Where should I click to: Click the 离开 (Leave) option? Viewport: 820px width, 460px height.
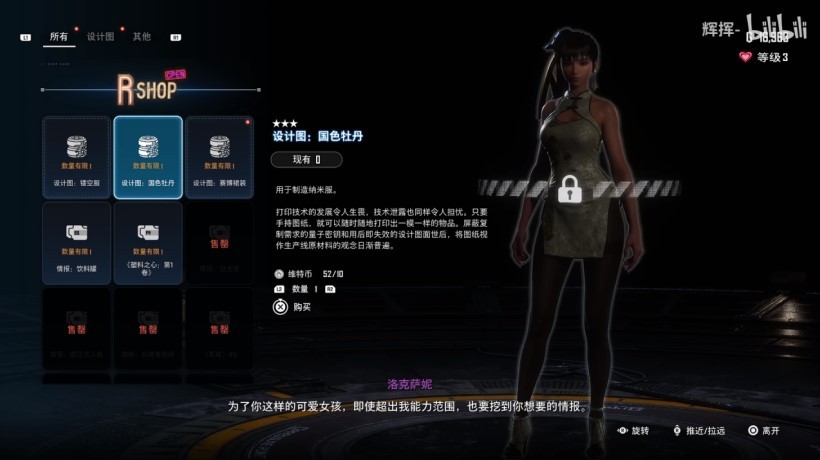click(x=762, y=430)
